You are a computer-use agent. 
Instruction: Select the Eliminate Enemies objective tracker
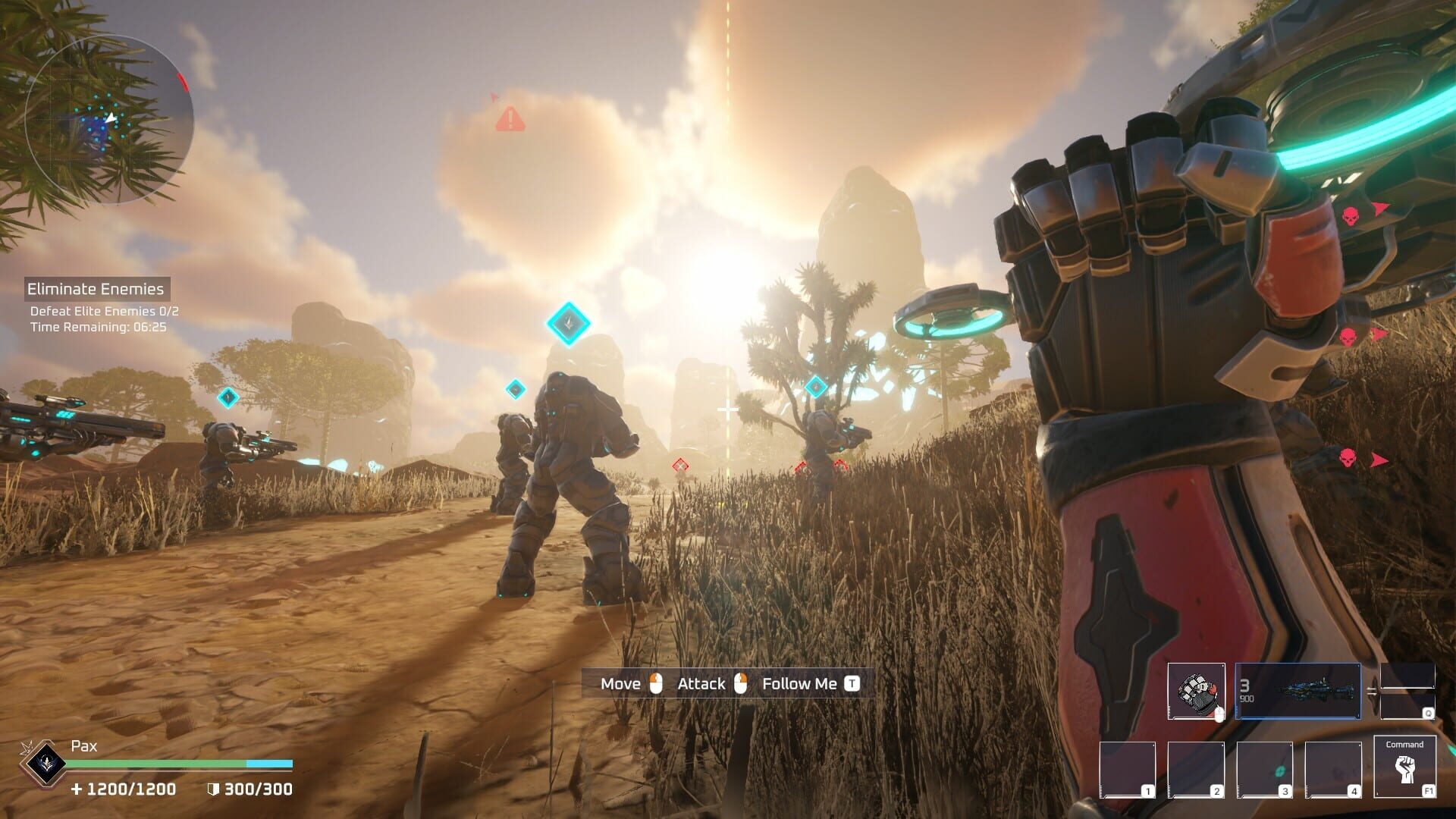(x=96, y=289)
